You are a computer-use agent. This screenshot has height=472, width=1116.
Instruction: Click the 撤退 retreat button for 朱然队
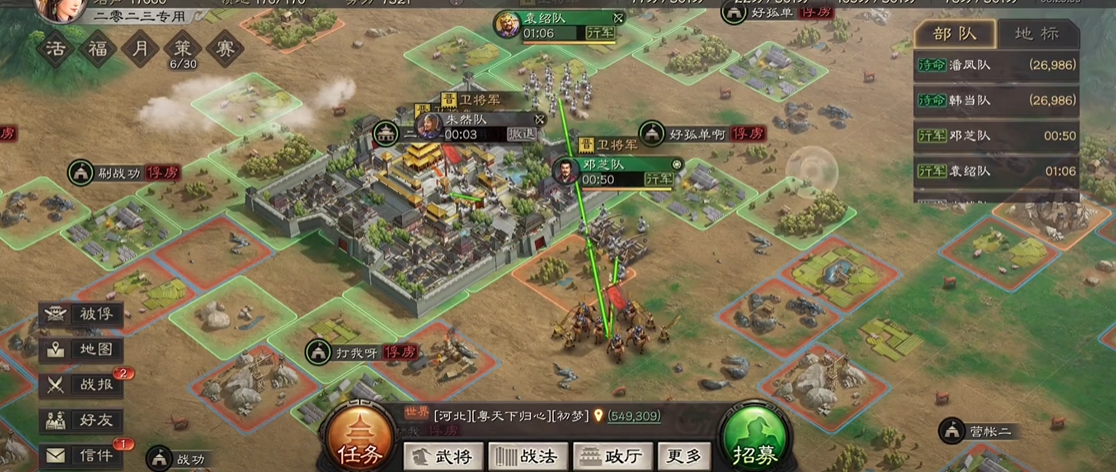tap(522, 134)
